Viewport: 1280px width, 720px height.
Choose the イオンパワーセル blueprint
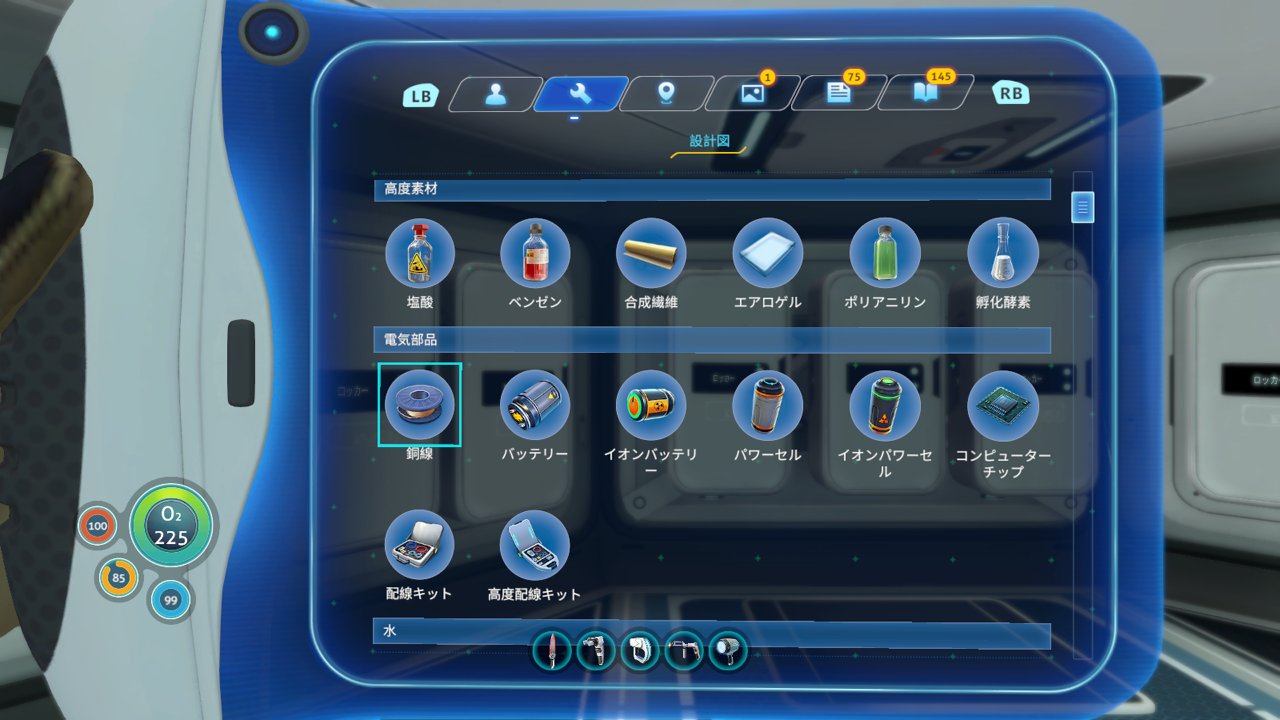tap(885, 405)
